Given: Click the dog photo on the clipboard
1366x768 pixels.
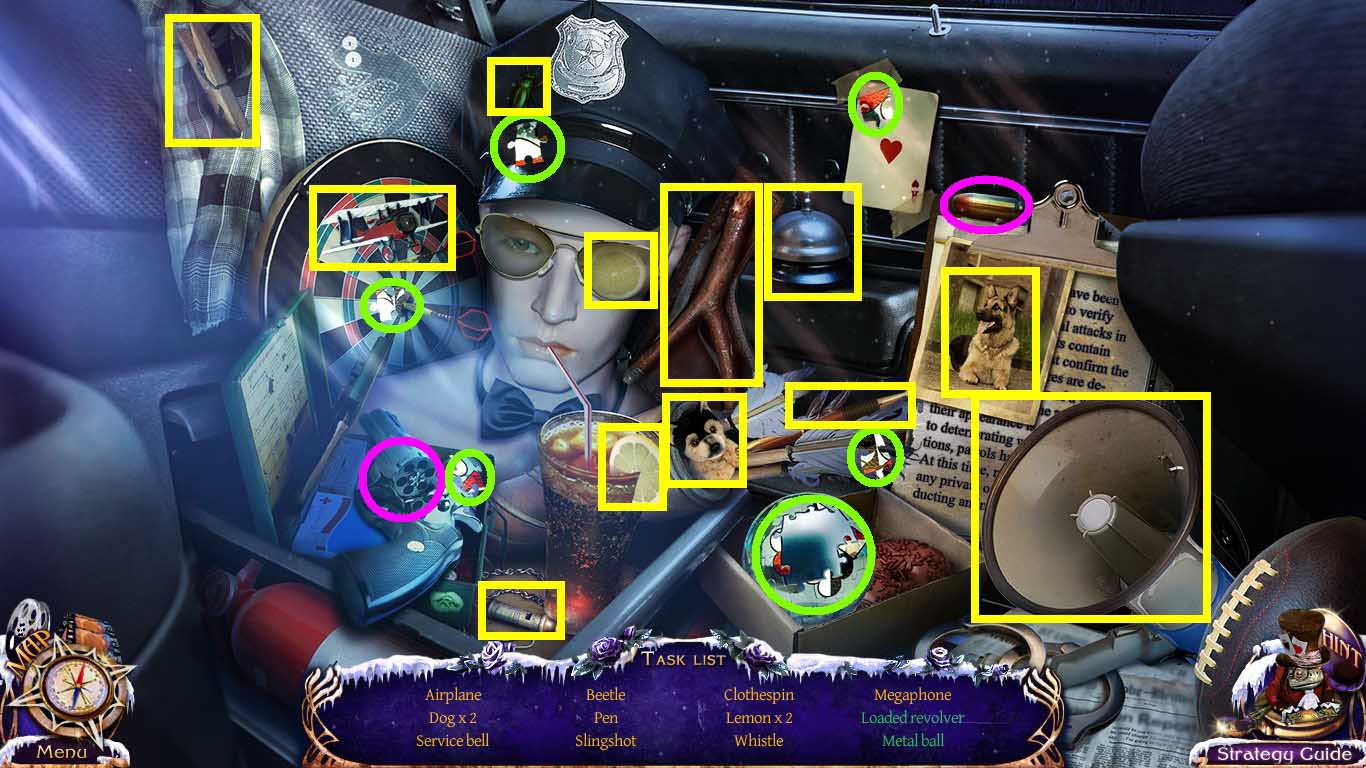Looking at the screenshot, I should [x=990, y=327].
